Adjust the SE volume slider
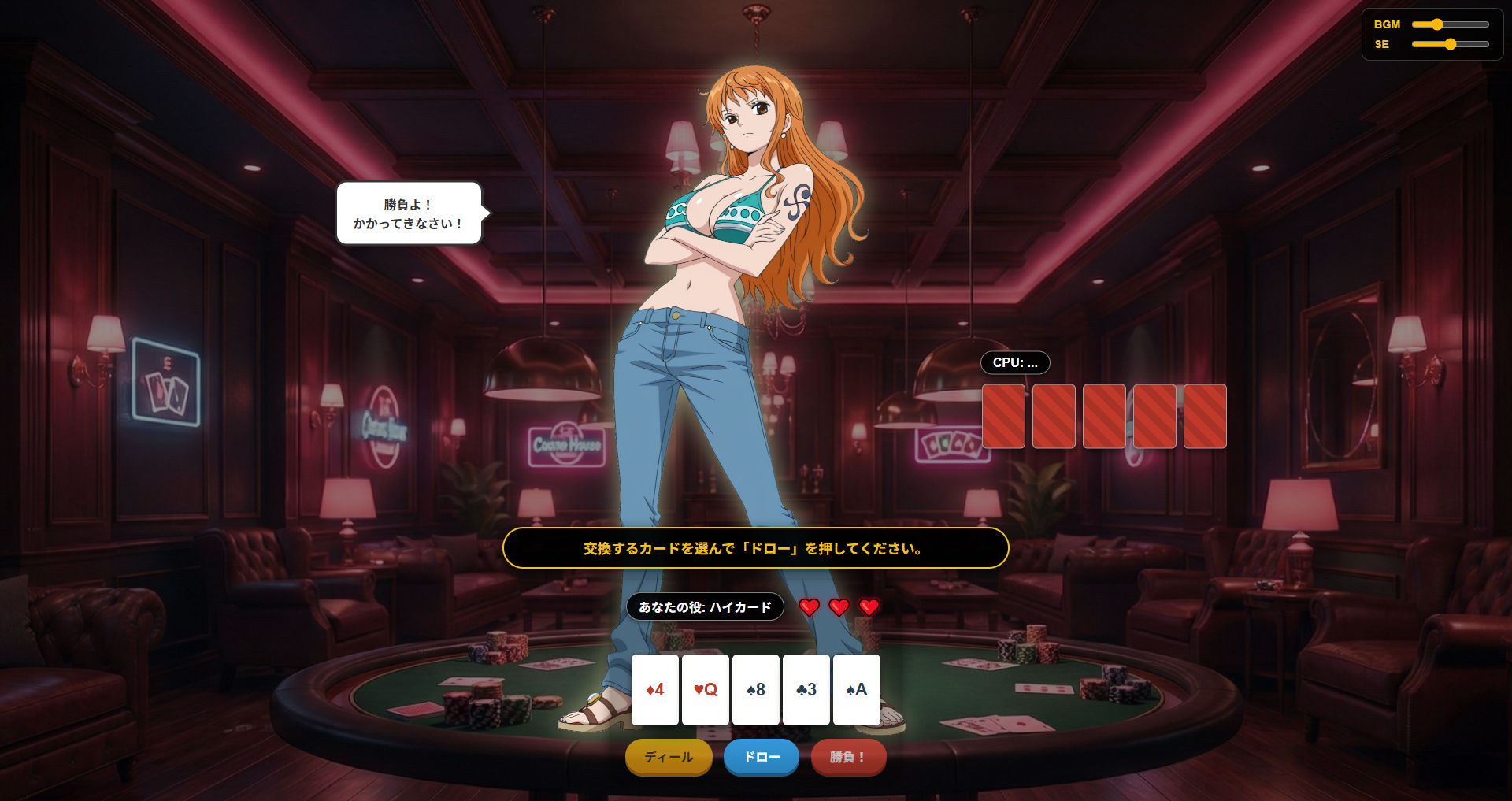This screenshot has height=801, width=1512. (x=1450, y=46)
